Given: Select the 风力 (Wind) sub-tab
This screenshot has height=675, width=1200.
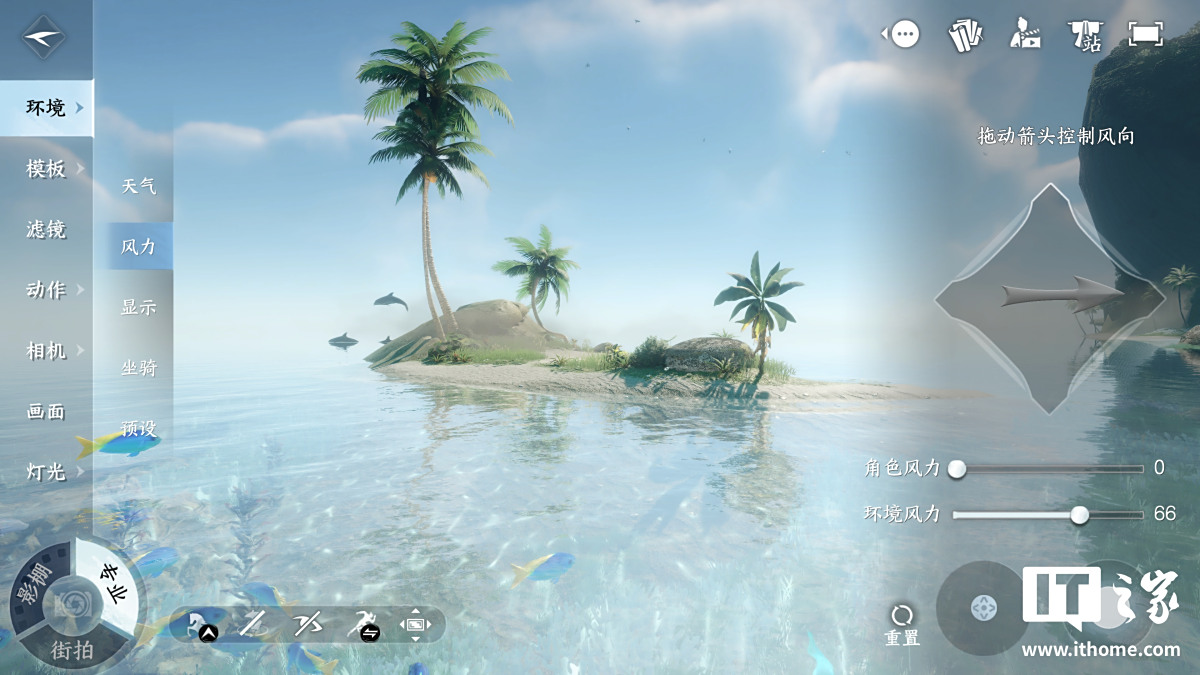Looking at the screenshot, I should (139, 246).
